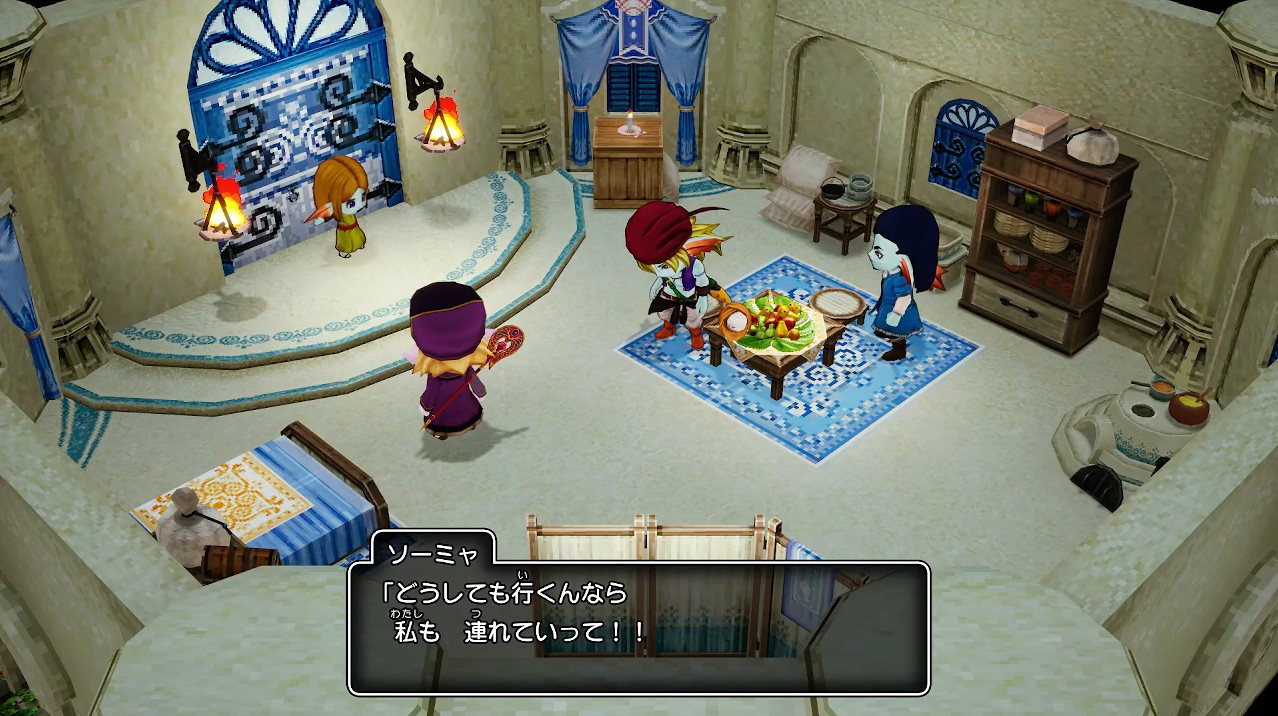This screenshot has width=1278, height=716.
Task: Advance ソーミャ's dialogue message box
Action: point(639,627)
